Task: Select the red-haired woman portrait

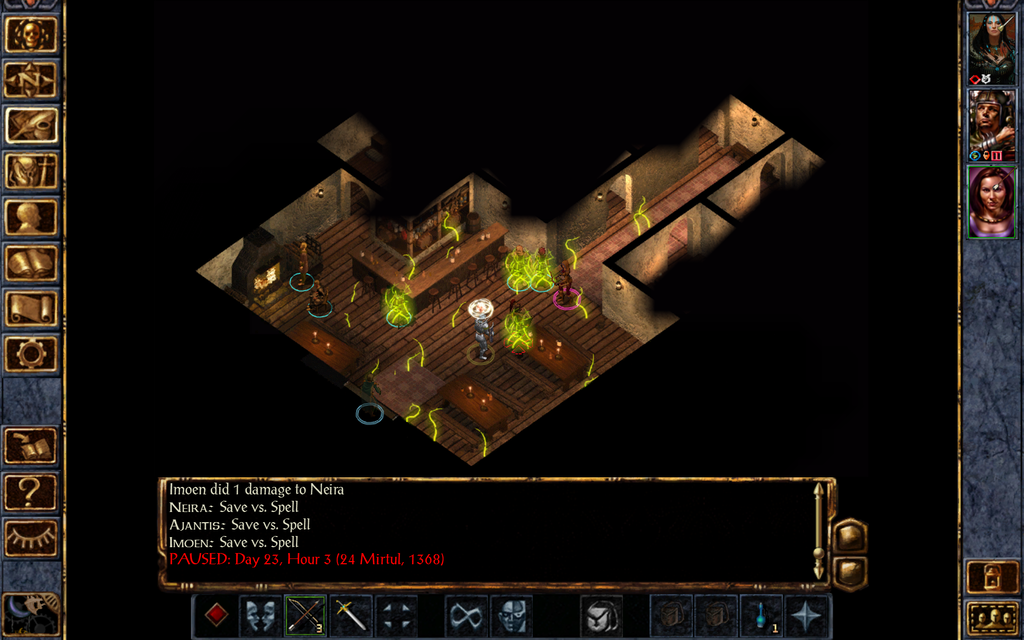Action: (991, 202)
